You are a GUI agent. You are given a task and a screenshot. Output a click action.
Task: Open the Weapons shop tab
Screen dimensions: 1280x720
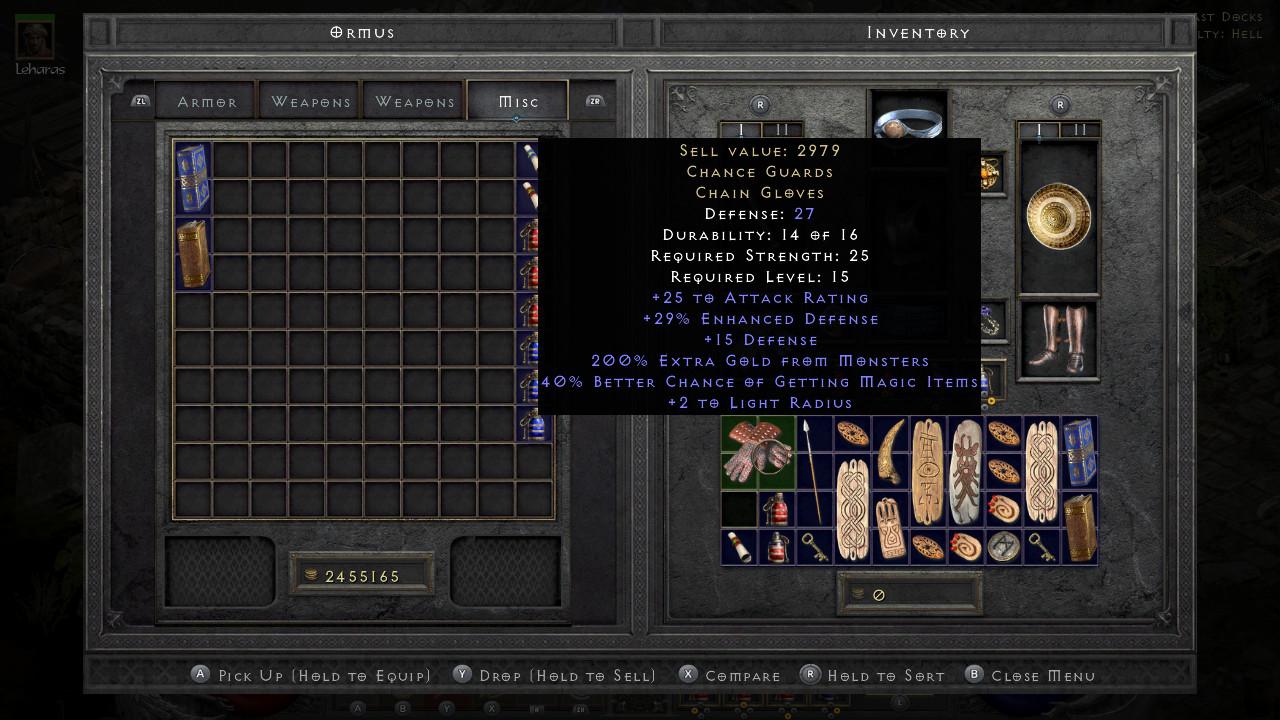pyautogui.click(x=311, y=100)
